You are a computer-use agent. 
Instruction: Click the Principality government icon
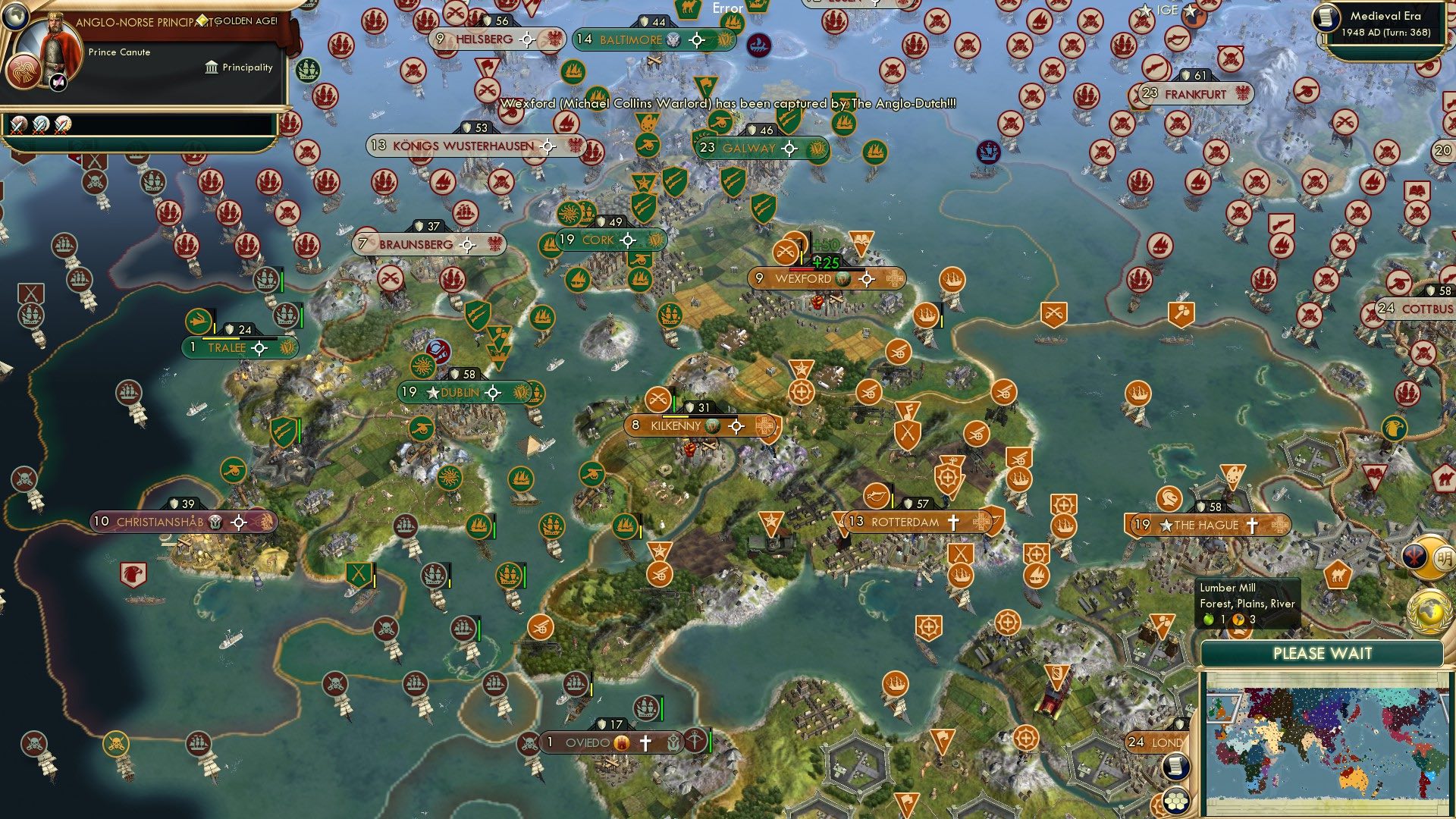[210, 67]
